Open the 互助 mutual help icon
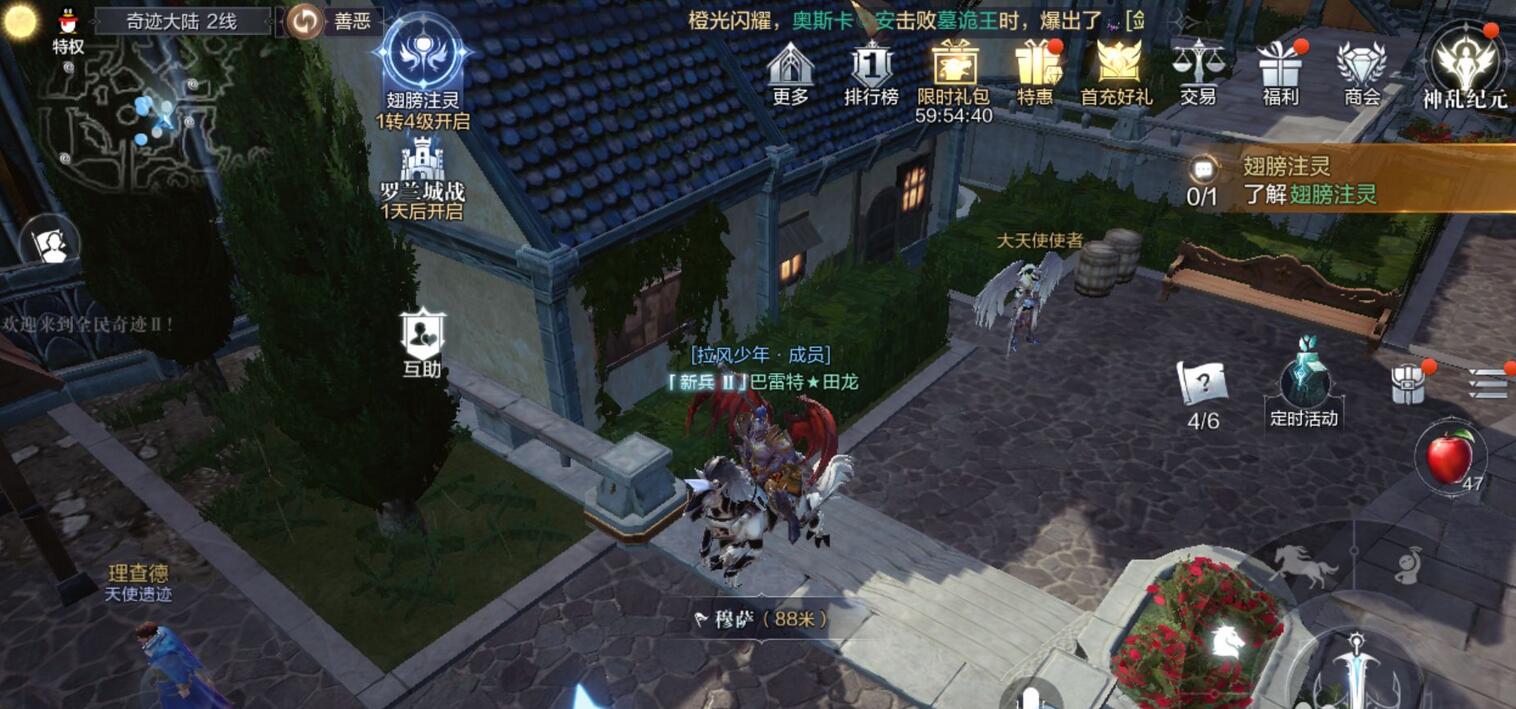The width and height of the screenshot is (1516, 709). 422,338
